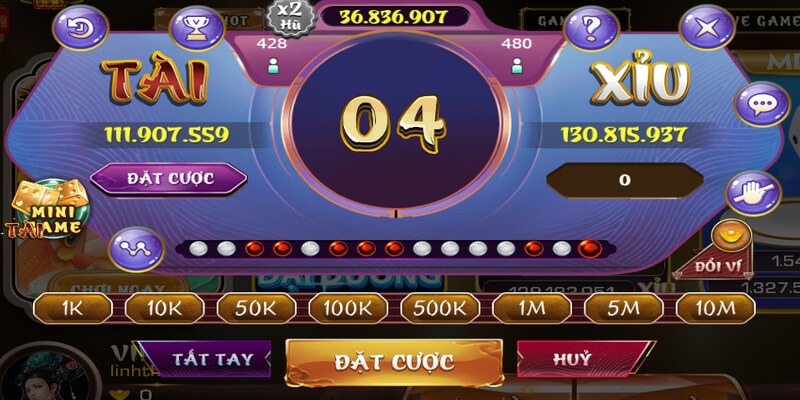The image size is (800, 400).
Task: Choose the 50K chip
Action: [257, 308]
